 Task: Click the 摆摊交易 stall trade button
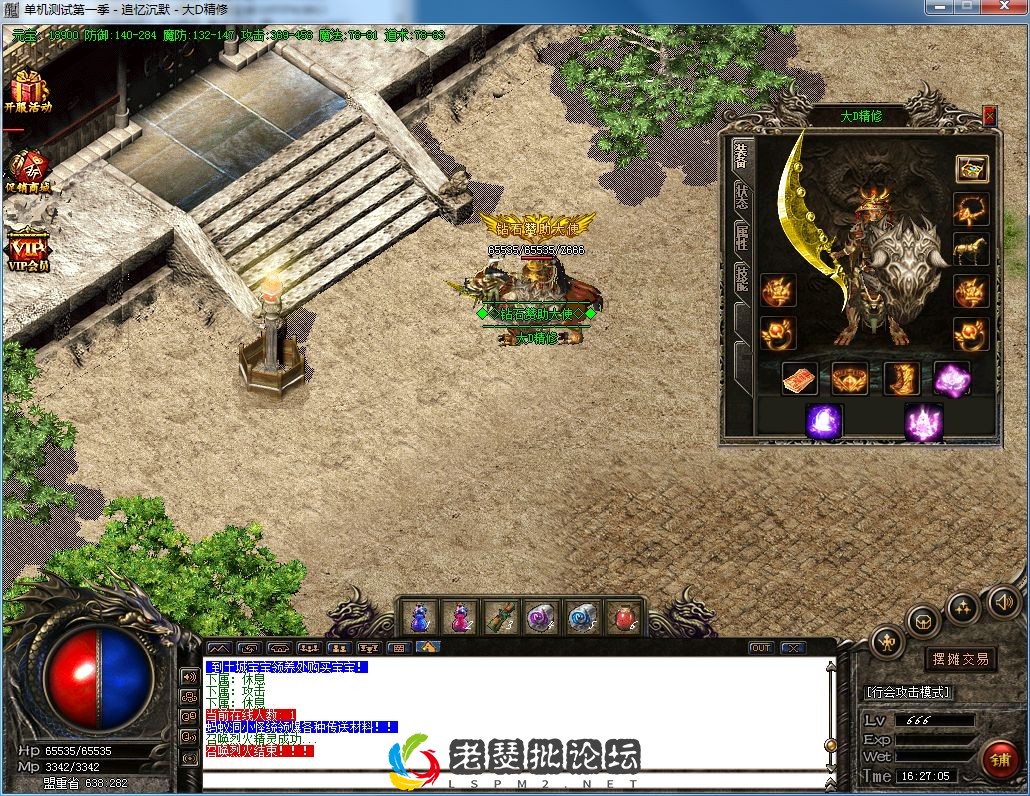pyautogui.click(x=959, y=659)
